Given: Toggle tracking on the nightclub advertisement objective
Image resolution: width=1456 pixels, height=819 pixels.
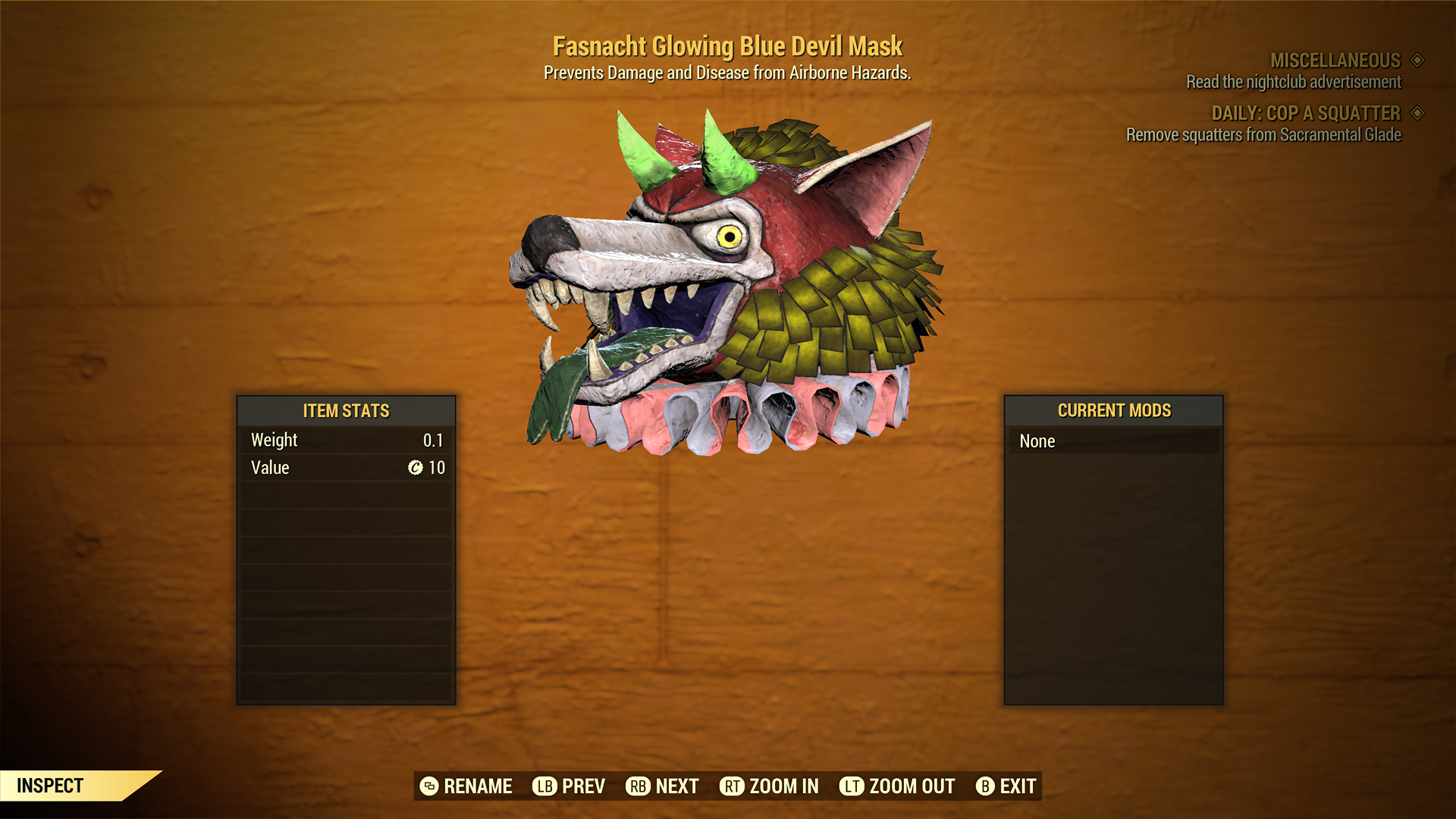Looking at the screenshot, I should coord(1292,82).
